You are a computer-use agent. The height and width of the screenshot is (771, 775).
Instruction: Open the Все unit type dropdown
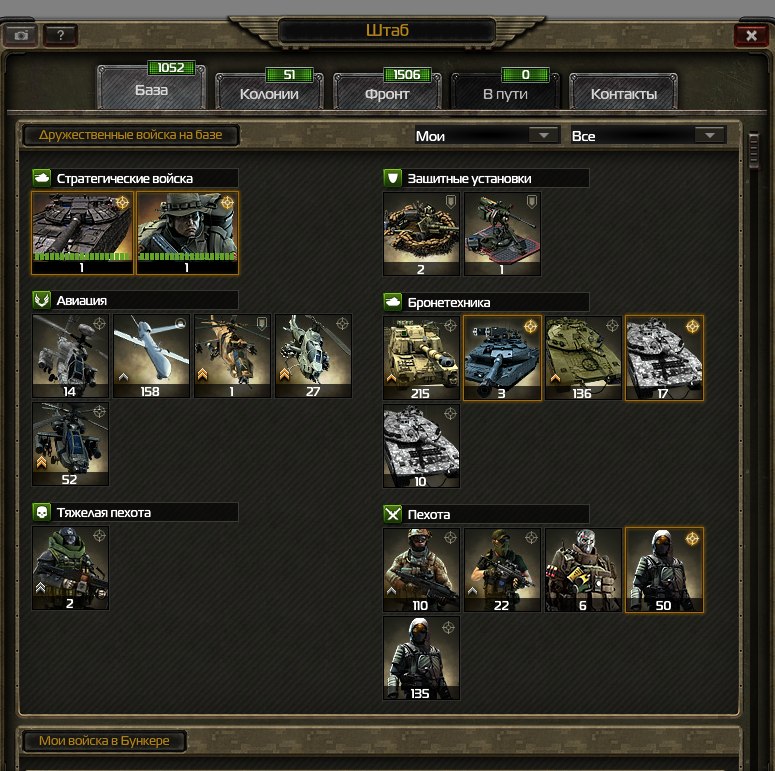pyautogui.click(x=646, y=135)
